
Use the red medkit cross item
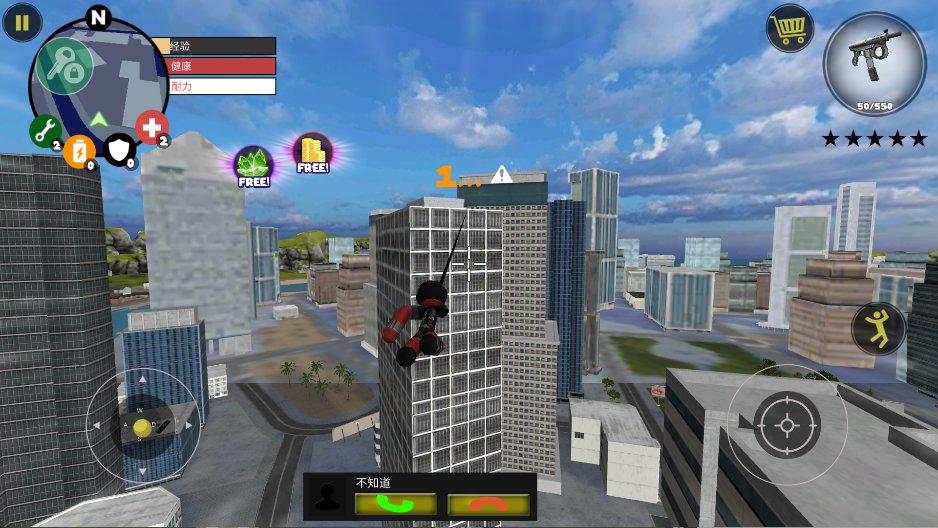coord(152,127)
